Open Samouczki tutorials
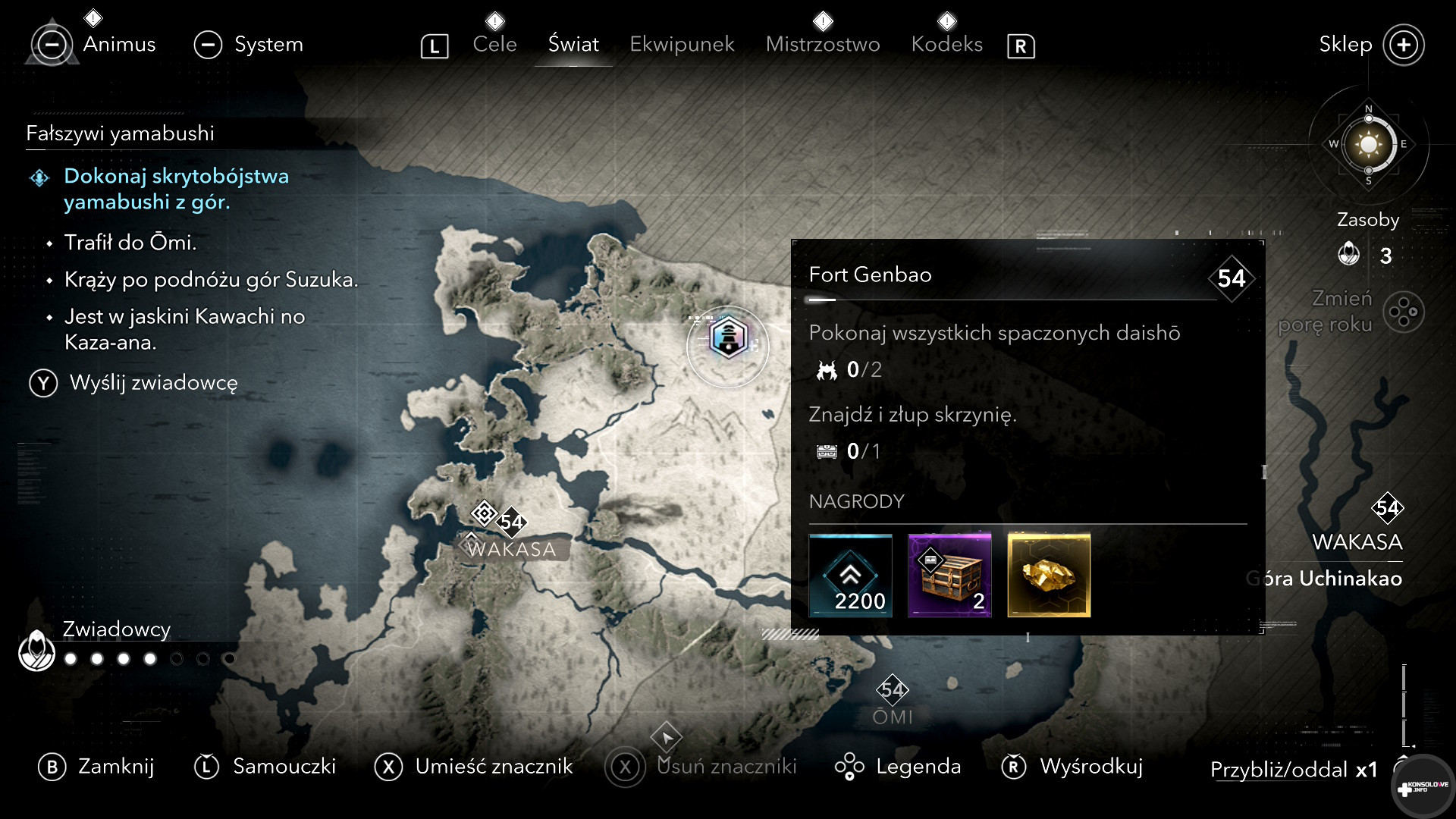The image size is (1456, 819). 284,767
